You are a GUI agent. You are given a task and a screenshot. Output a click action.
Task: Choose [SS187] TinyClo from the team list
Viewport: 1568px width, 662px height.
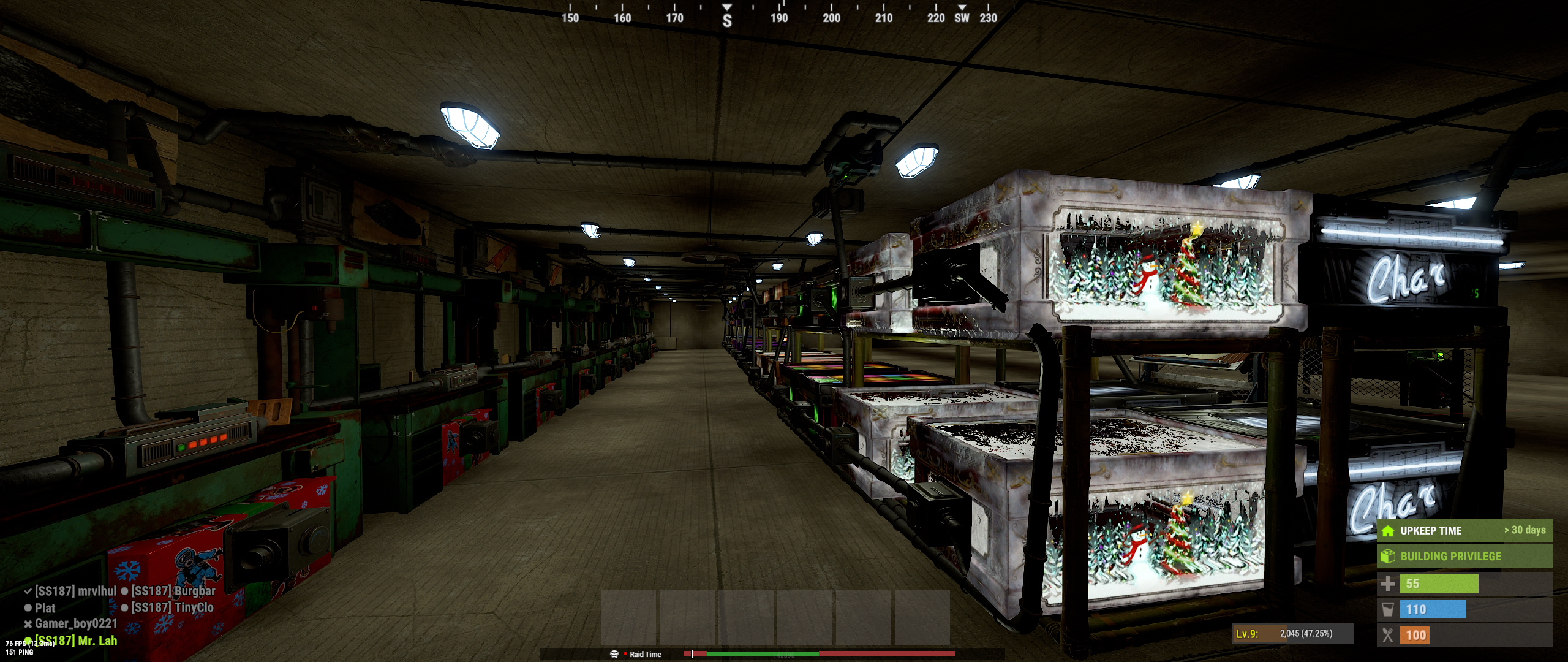point(173,607)
